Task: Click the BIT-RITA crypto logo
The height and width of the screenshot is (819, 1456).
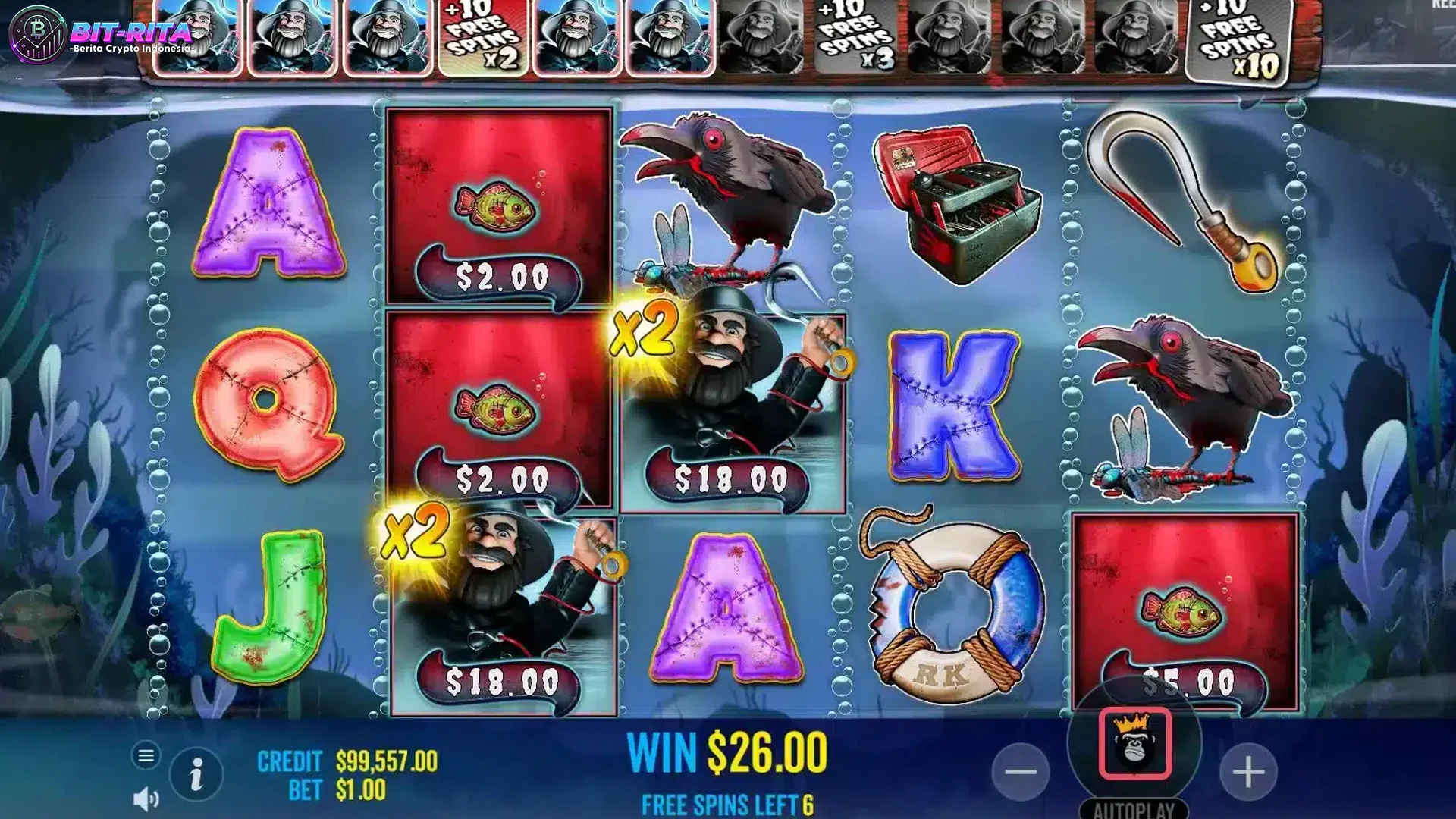Action: tap(91, 34)
